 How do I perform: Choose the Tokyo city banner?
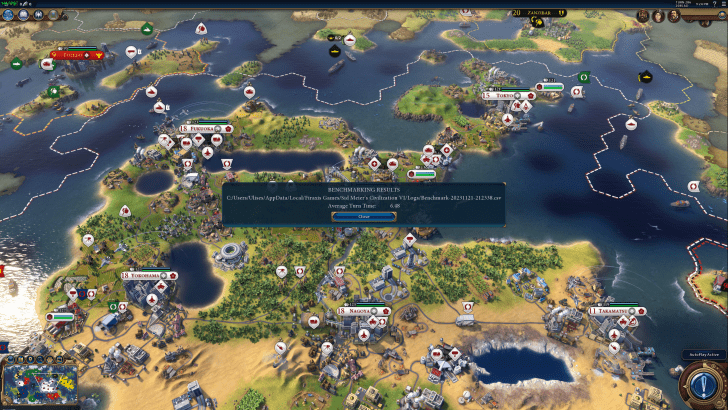pos(506,96)
